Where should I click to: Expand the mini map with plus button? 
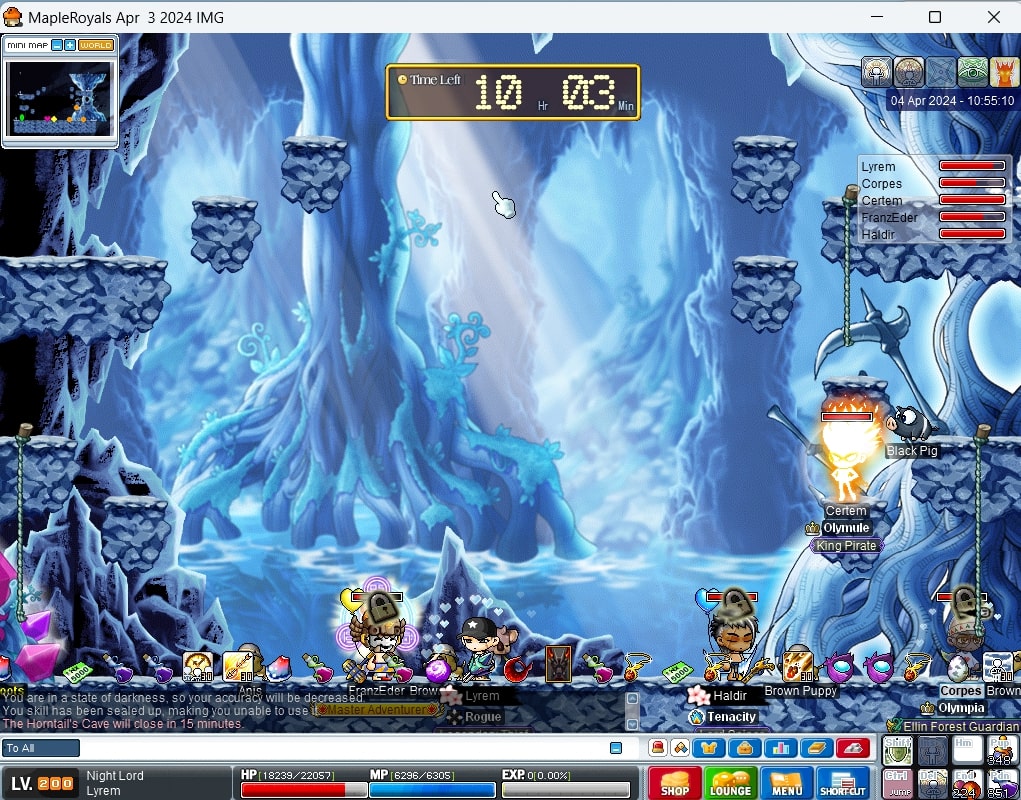click(x=70, y=45)
